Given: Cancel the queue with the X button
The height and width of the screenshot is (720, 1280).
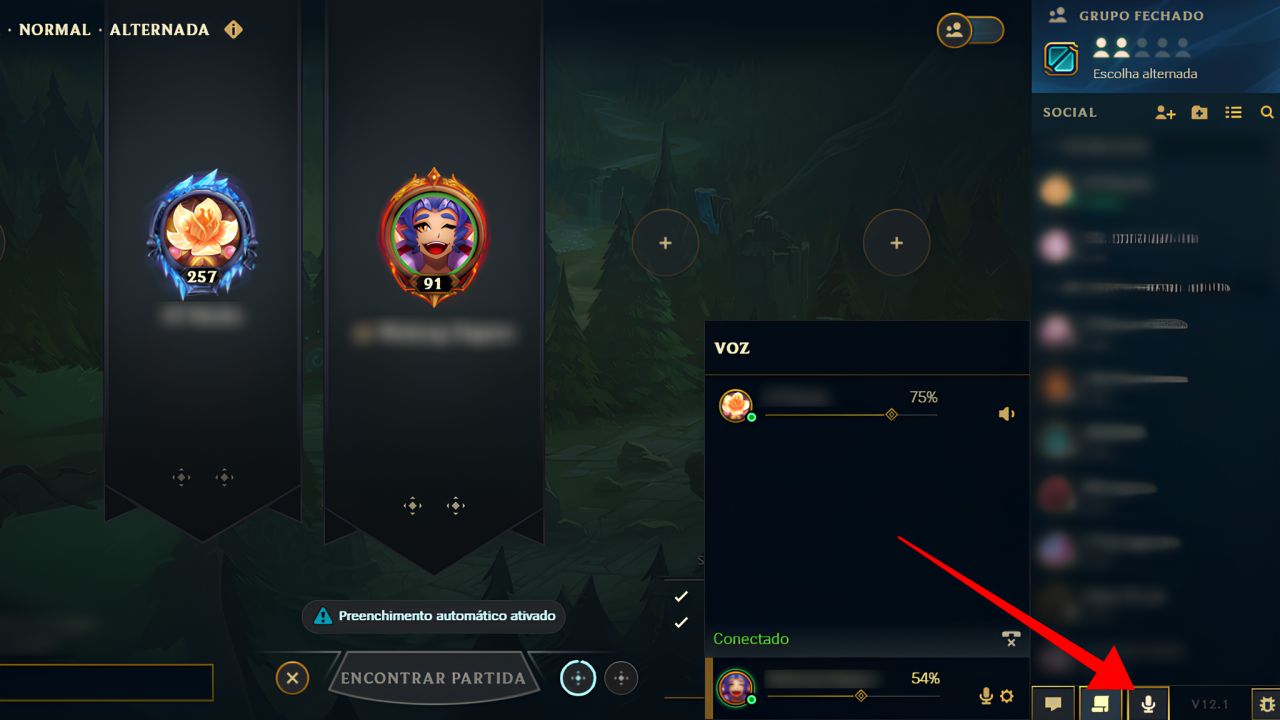Looking at the screenshot, I should pos(292,678).
